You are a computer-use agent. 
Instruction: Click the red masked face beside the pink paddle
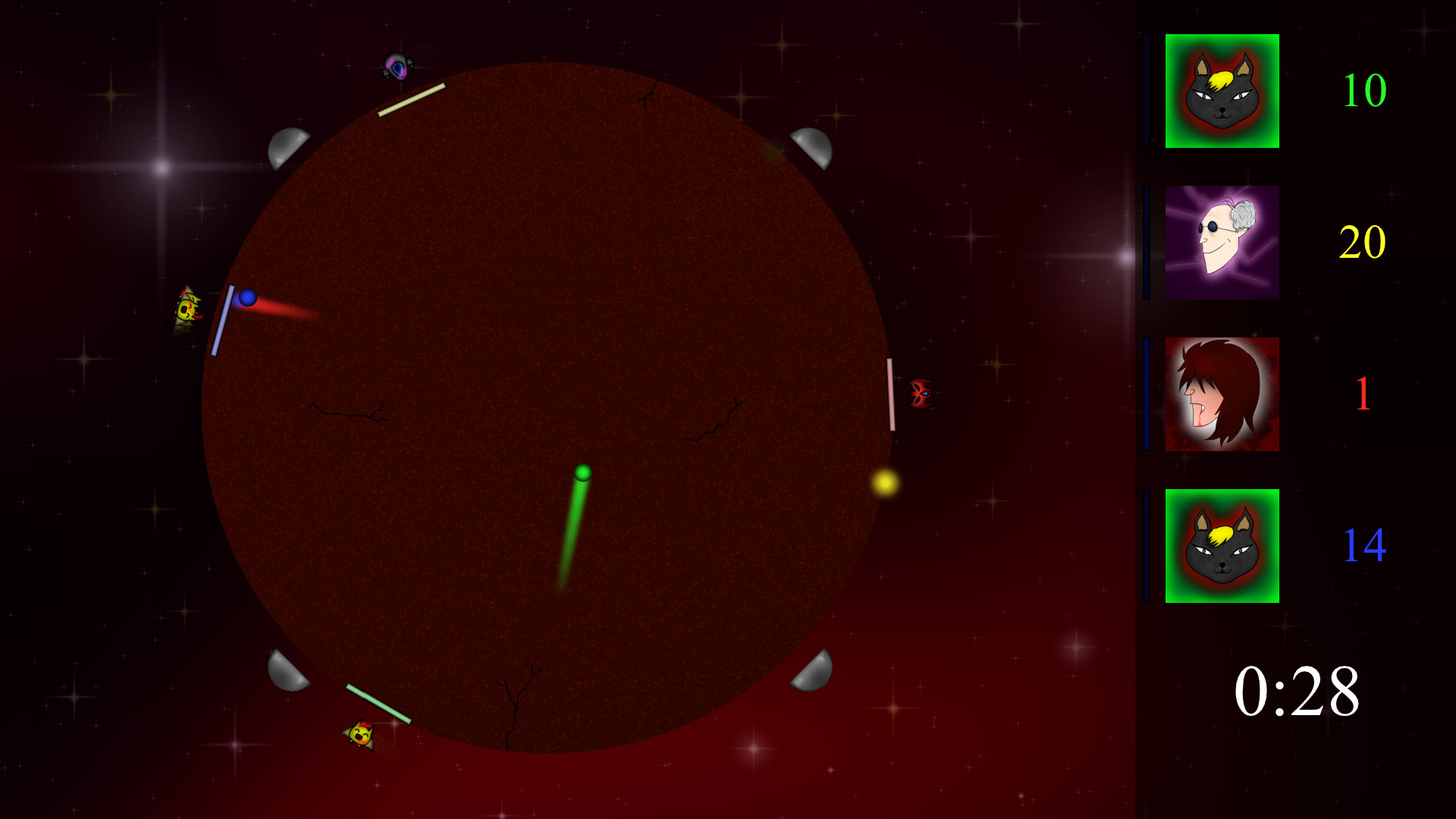(x=920, y=394)
